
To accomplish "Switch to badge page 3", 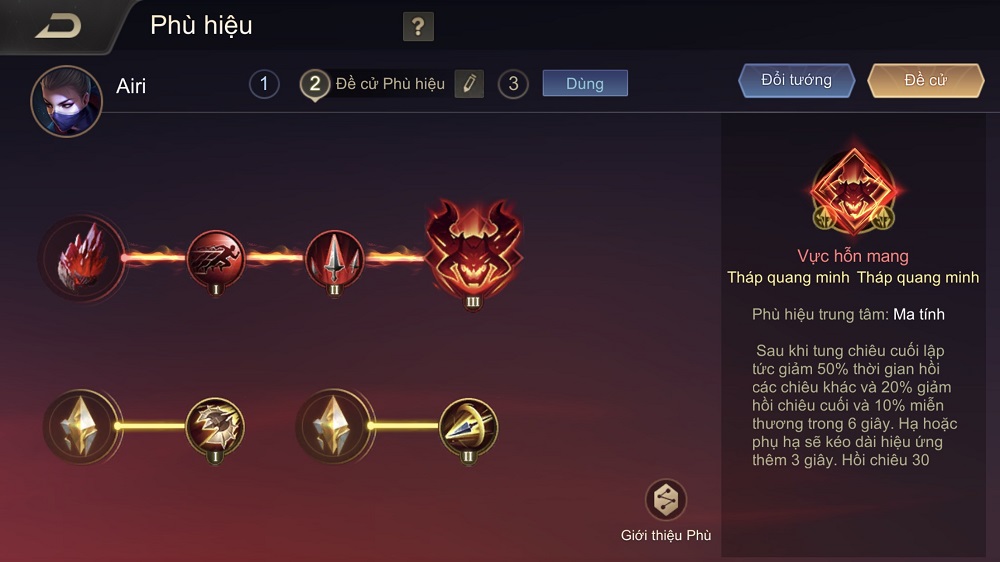I will pyautogui.click(x=513, y=84).
